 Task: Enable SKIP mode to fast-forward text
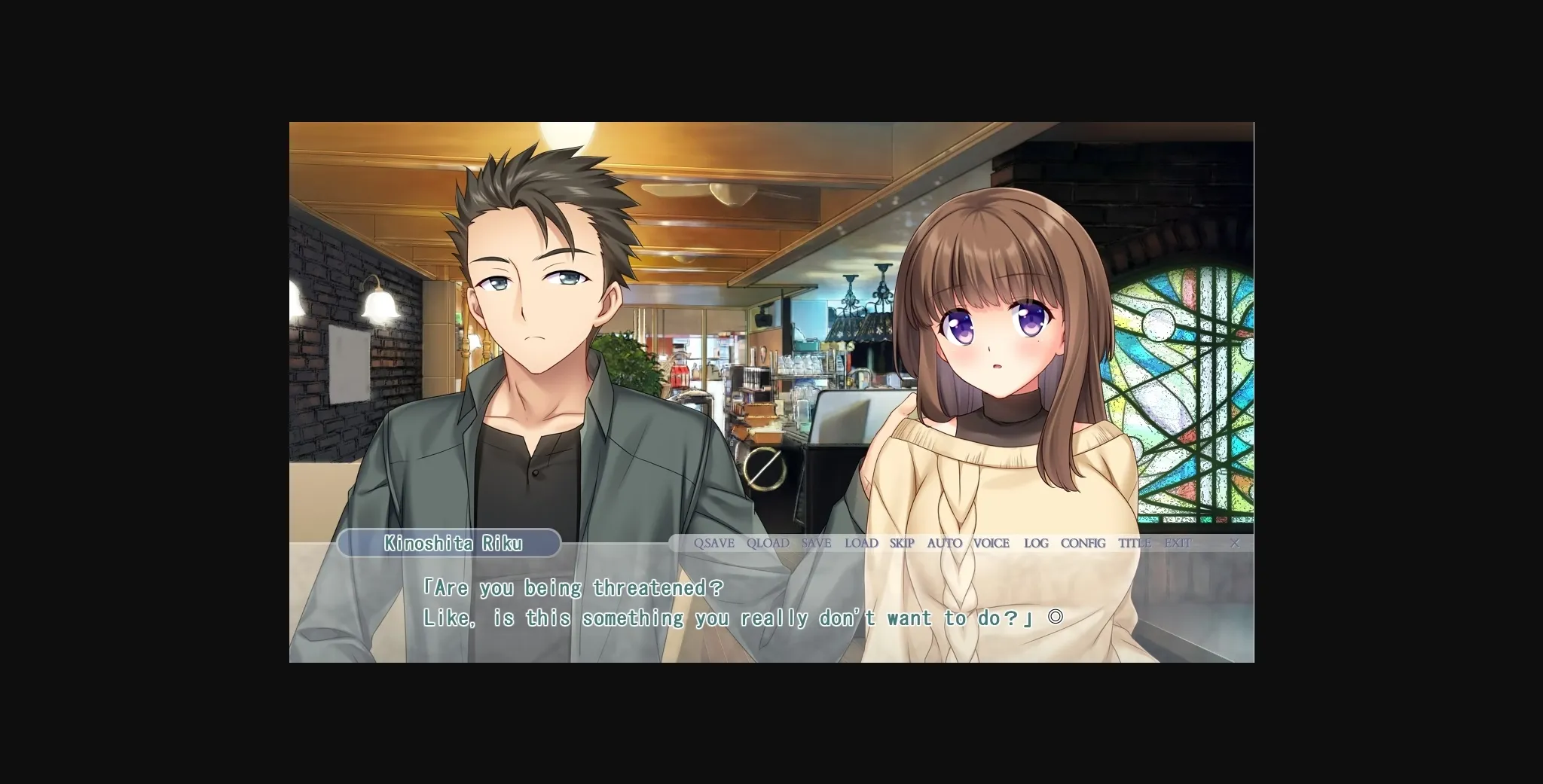click(x=901, y=543)
